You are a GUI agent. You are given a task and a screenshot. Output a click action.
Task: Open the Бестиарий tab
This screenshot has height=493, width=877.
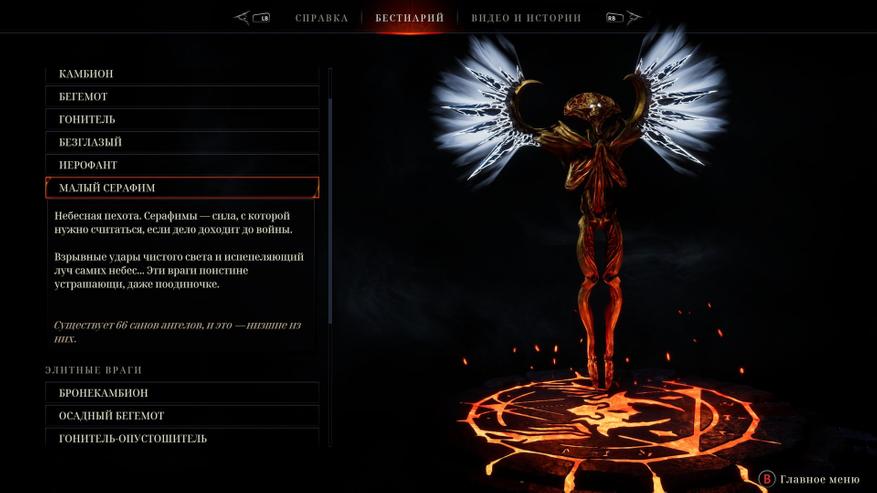click(x=409, y=18)
